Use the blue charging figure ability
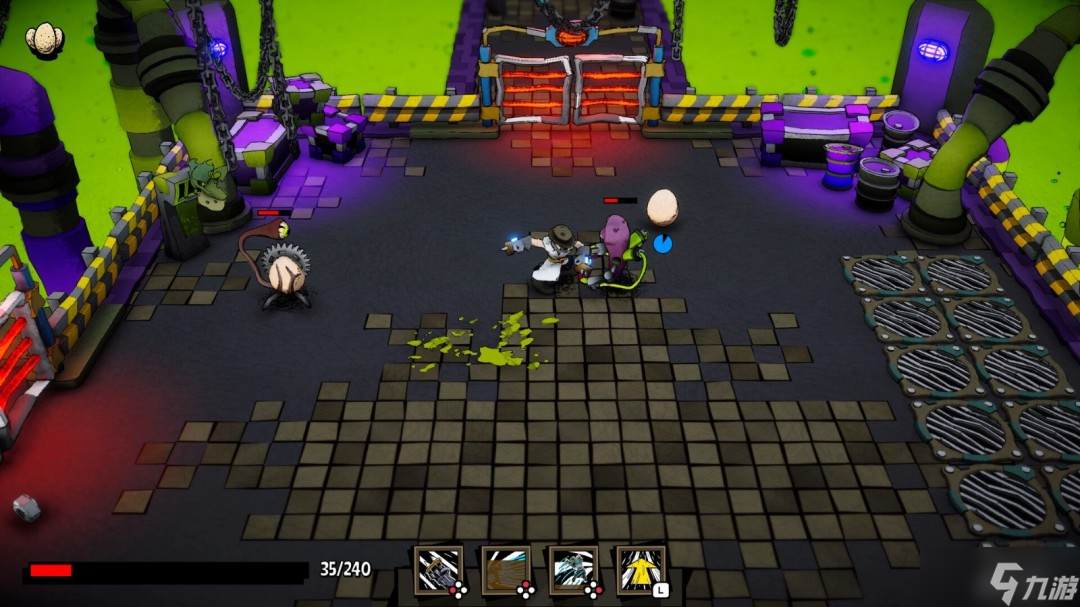 [x=573, y=570]
